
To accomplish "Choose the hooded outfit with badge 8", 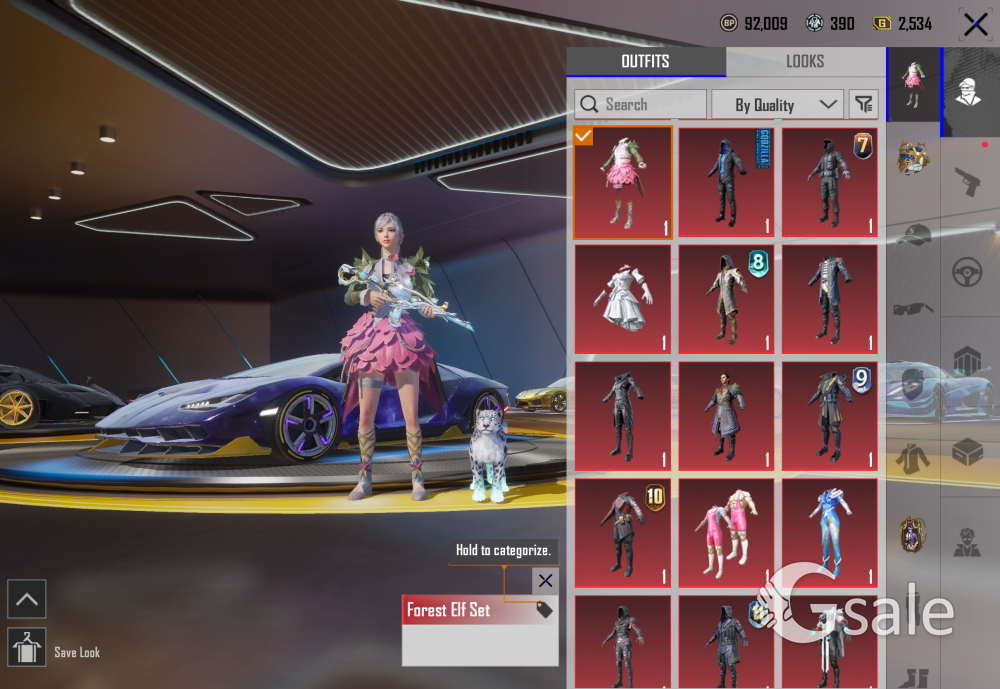I will tap(726, 299).
